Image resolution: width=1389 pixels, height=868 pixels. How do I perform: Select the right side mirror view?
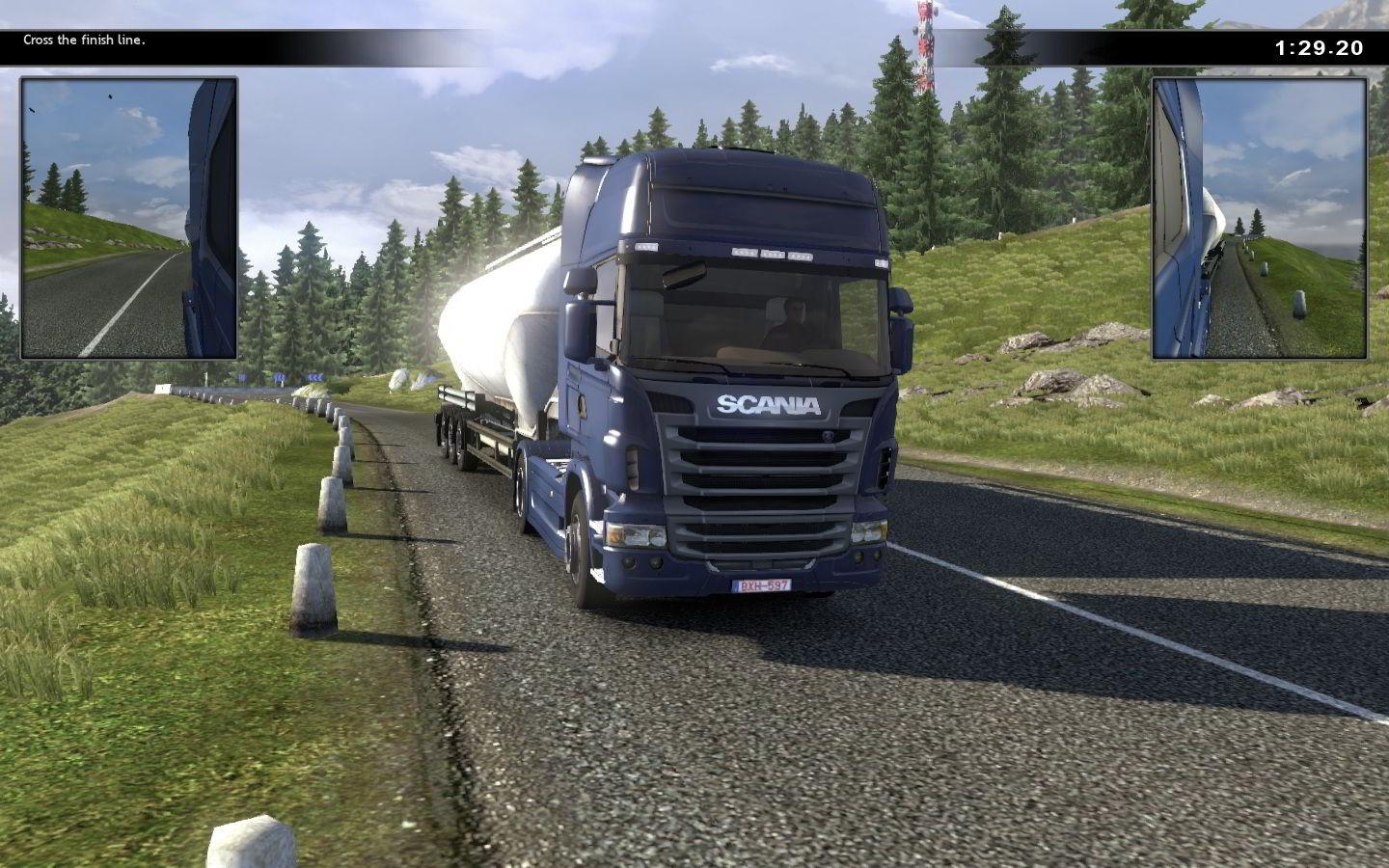(x=1259, y=218)
